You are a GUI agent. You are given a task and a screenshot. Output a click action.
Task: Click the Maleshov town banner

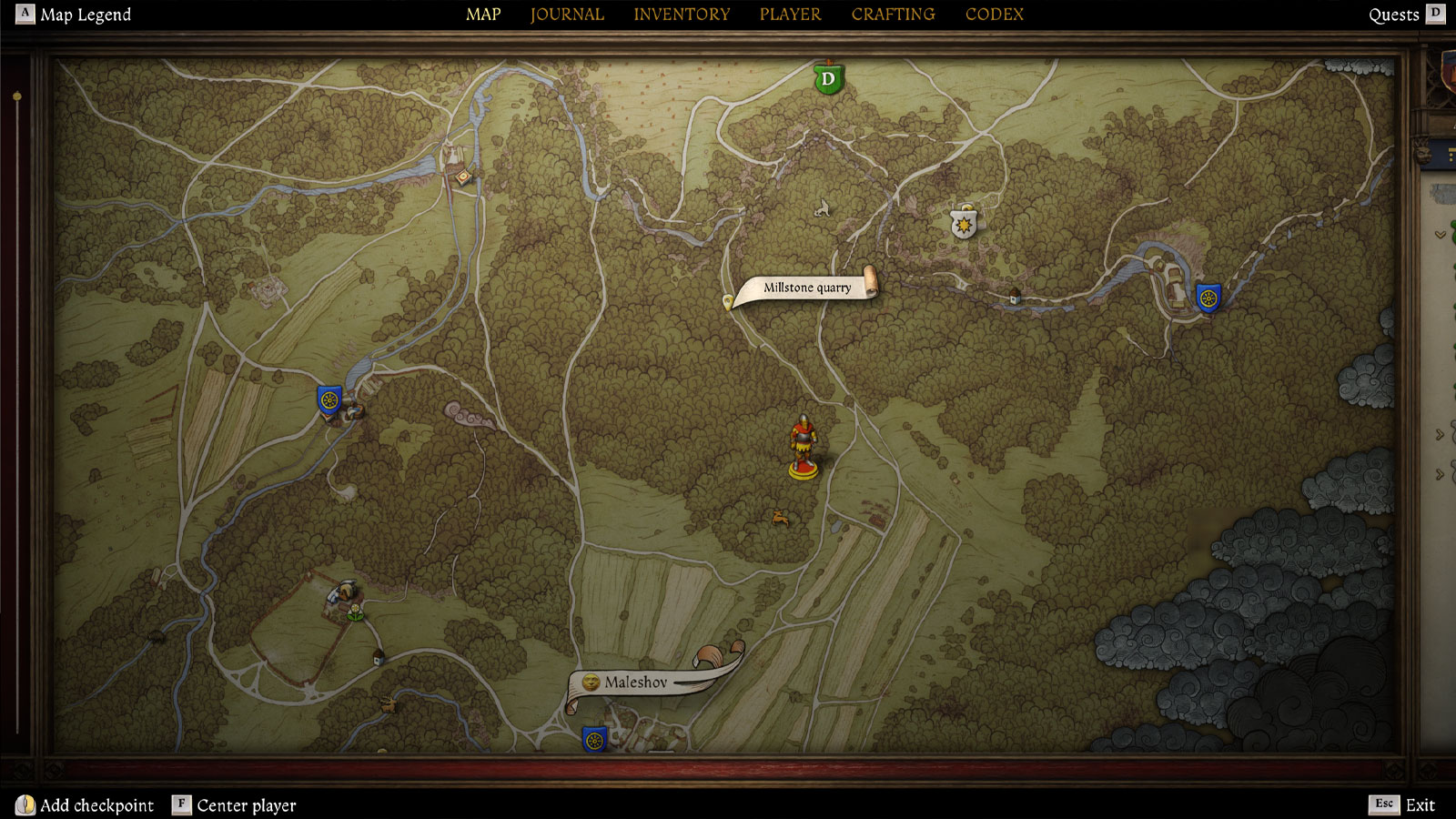click(636, 682)
